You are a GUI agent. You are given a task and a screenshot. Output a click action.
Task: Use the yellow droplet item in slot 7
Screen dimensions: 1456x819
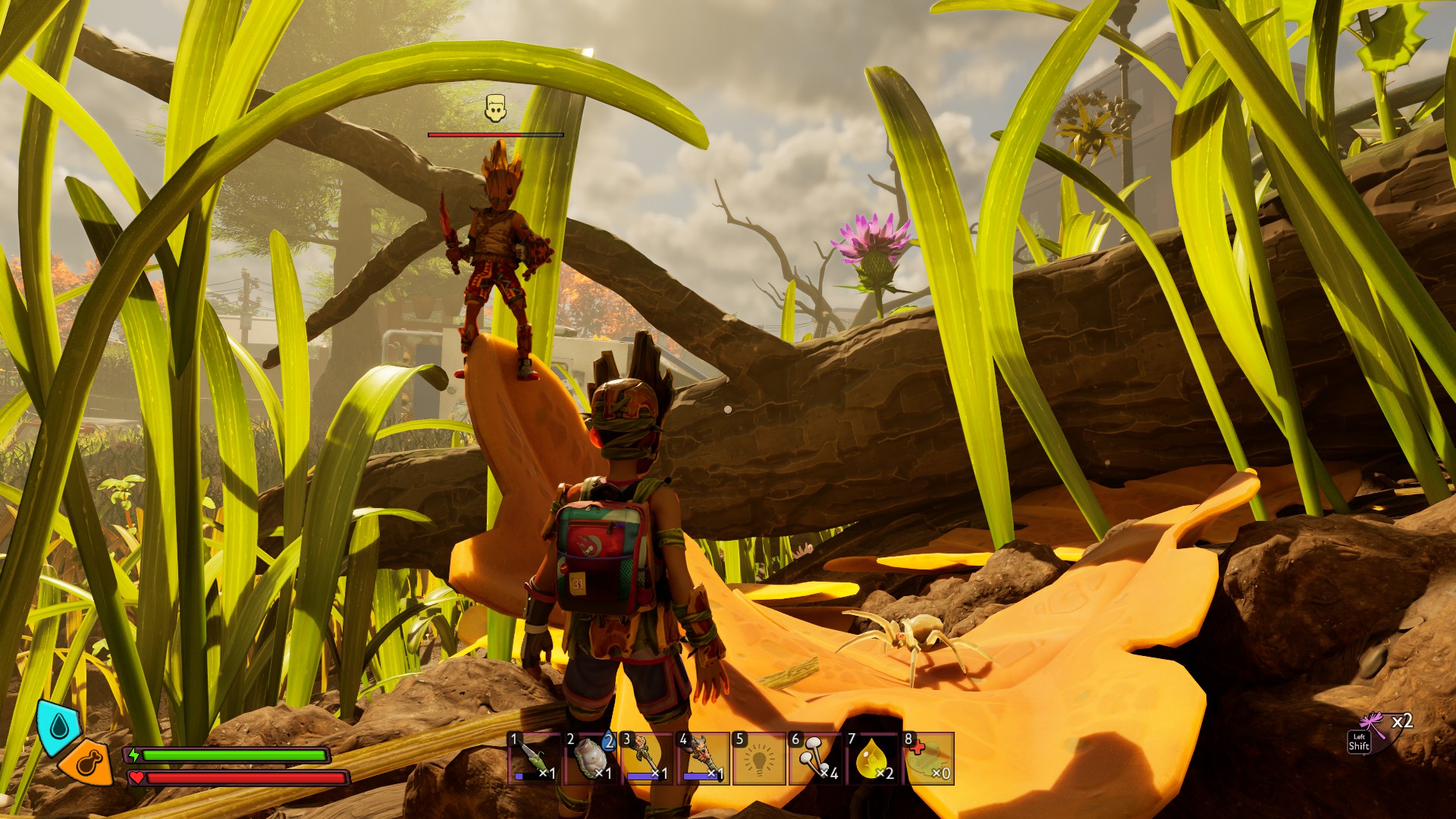[872, 758]
